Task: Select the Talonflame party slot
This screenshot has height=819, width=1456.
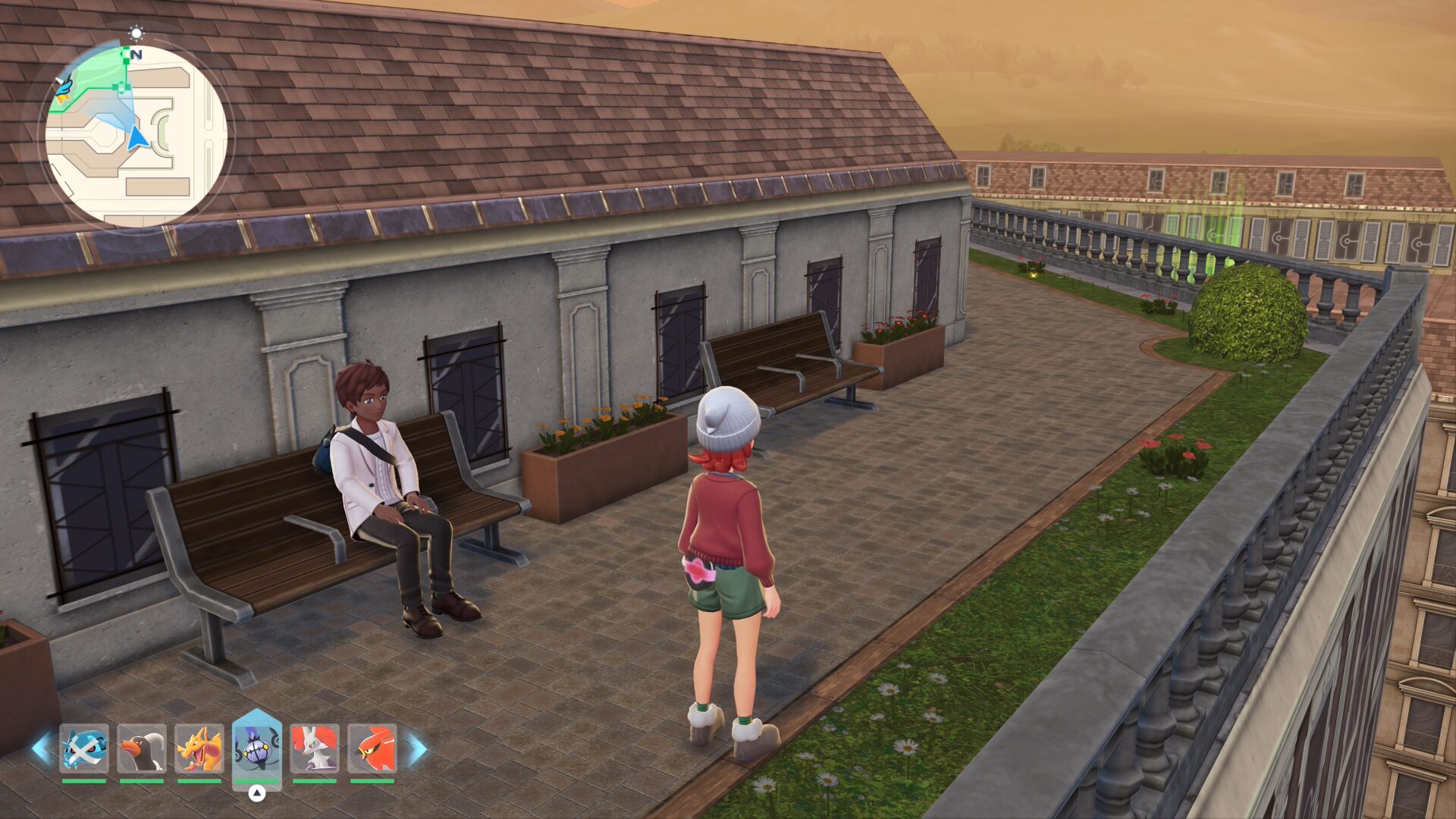Action: (x=372, y=748)
